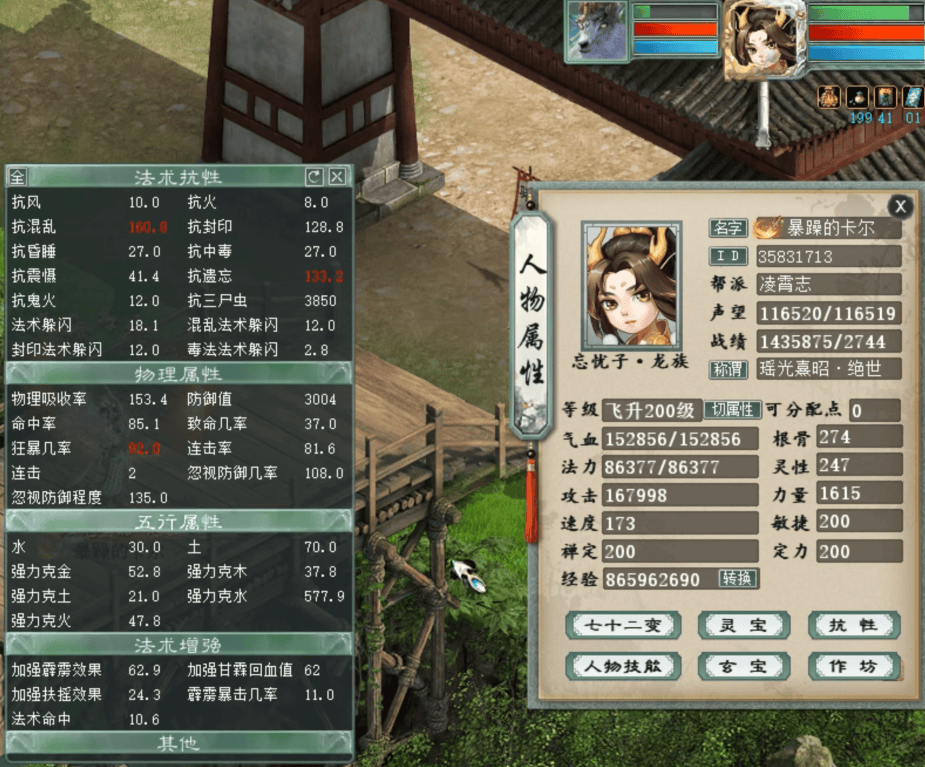Click the 名字 name button
Image resolution: width=925 pixels, height=767 pixels.
click(727, 228)
